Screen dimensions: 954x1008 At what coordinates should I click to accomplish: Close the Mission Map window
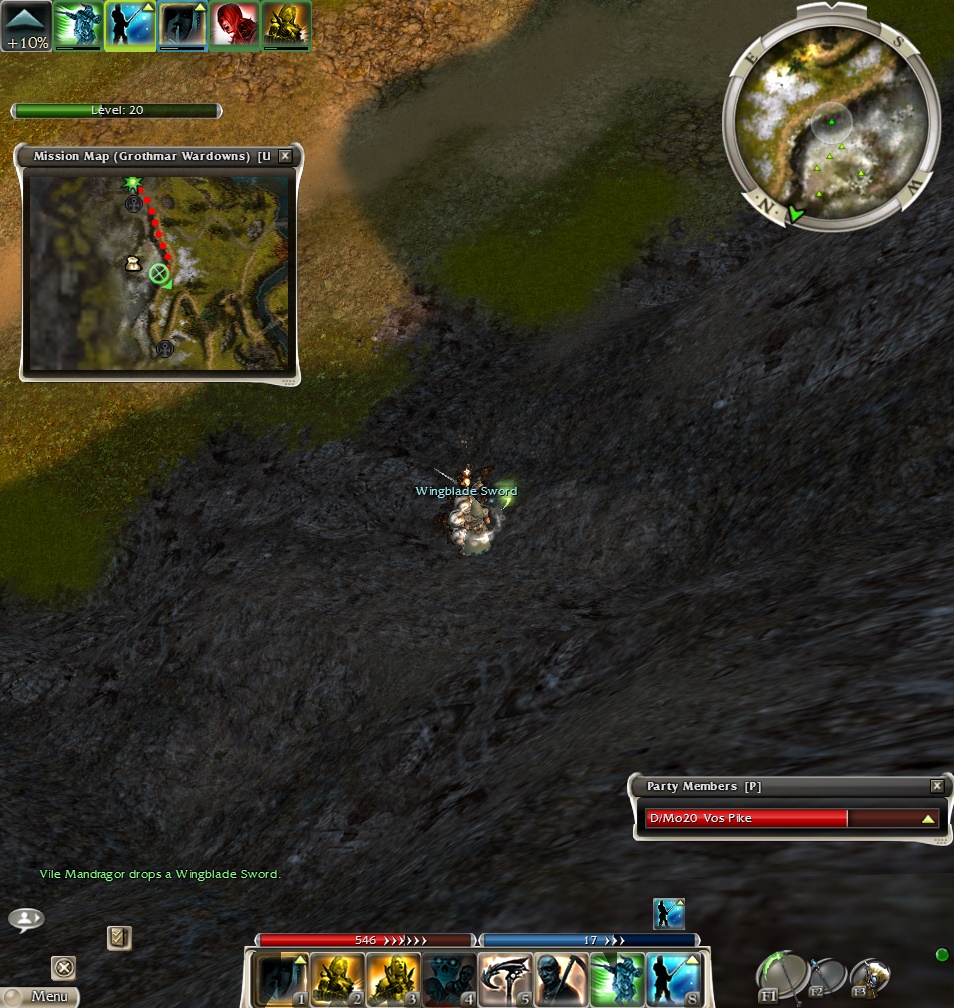[x=285, y=156]
